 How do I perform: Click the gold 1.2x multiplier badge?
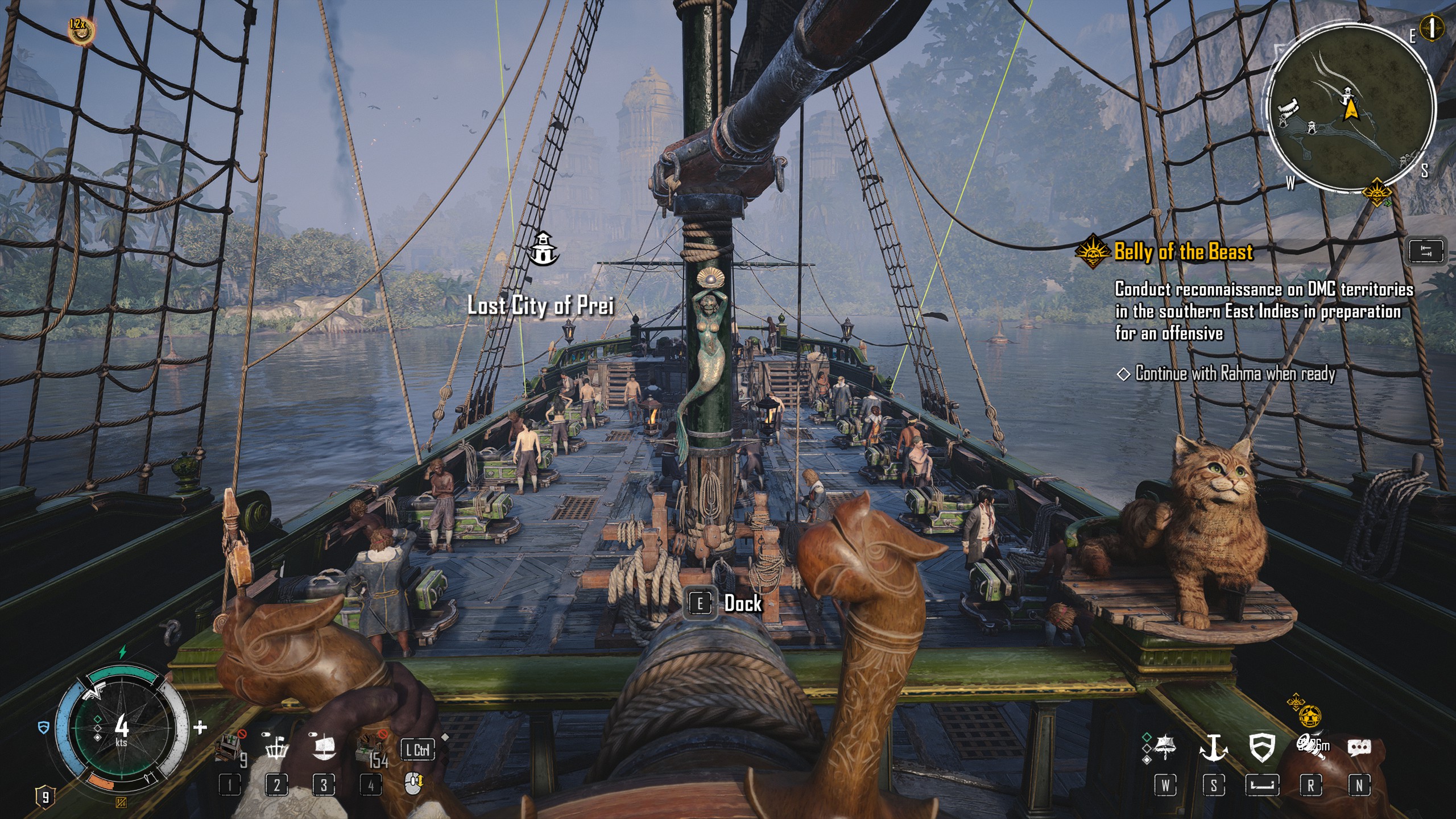[80, 30]
